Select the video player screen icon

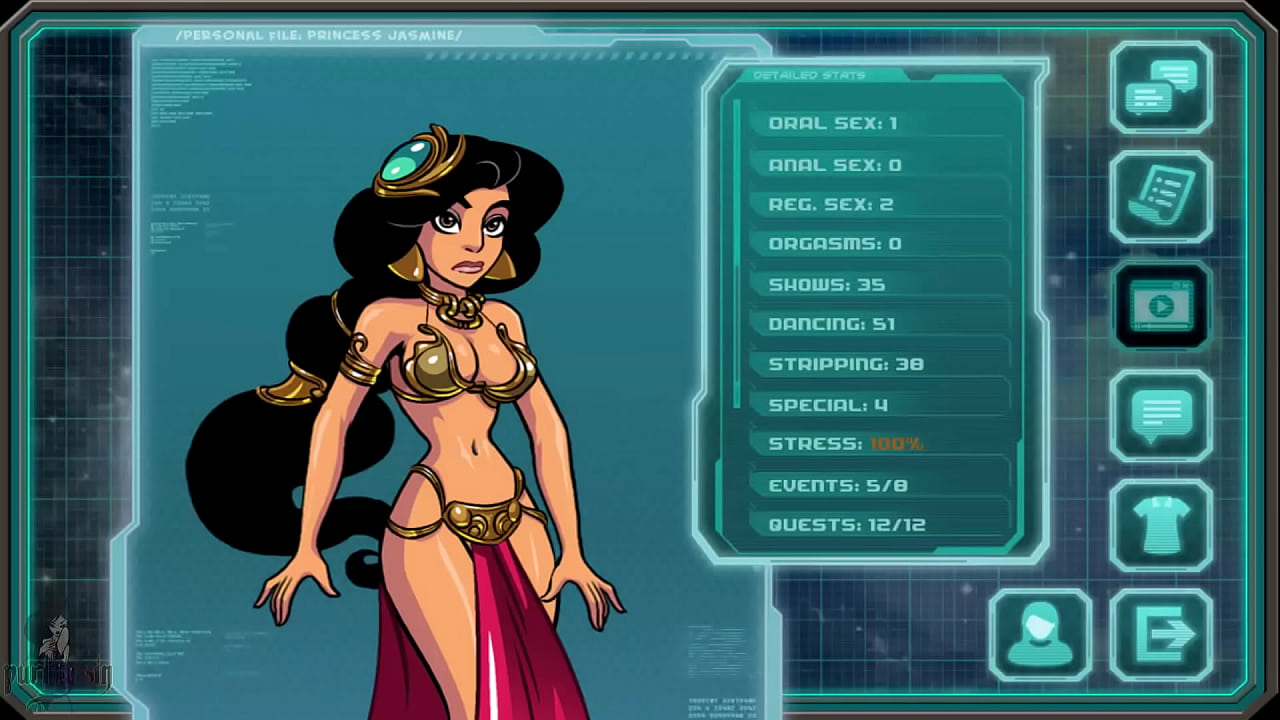click(1161, 306)
